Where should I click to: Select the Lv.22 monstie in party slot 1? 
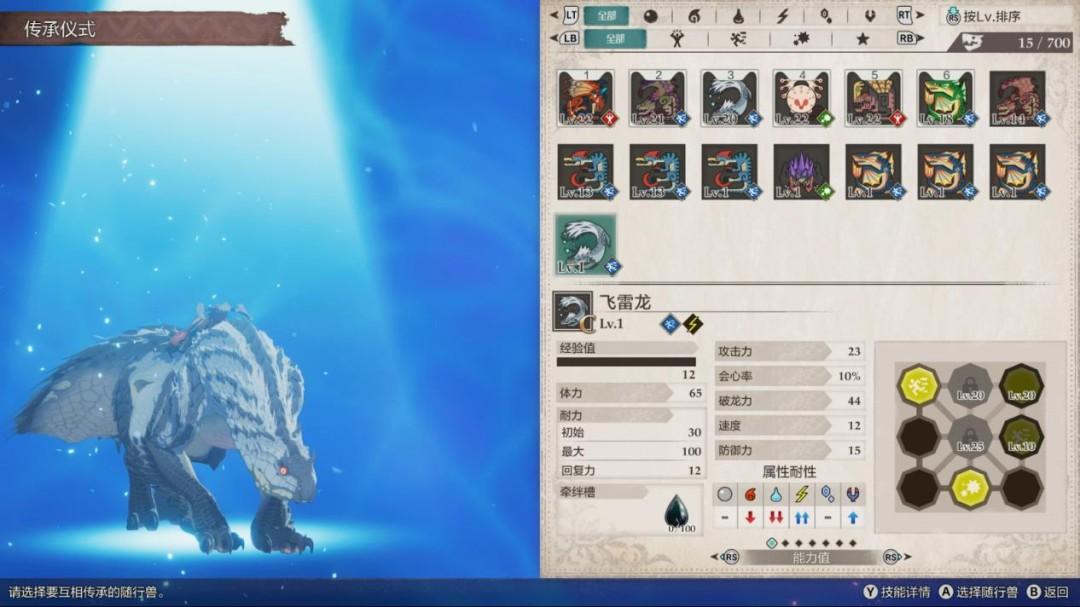[x=586, y=98]
